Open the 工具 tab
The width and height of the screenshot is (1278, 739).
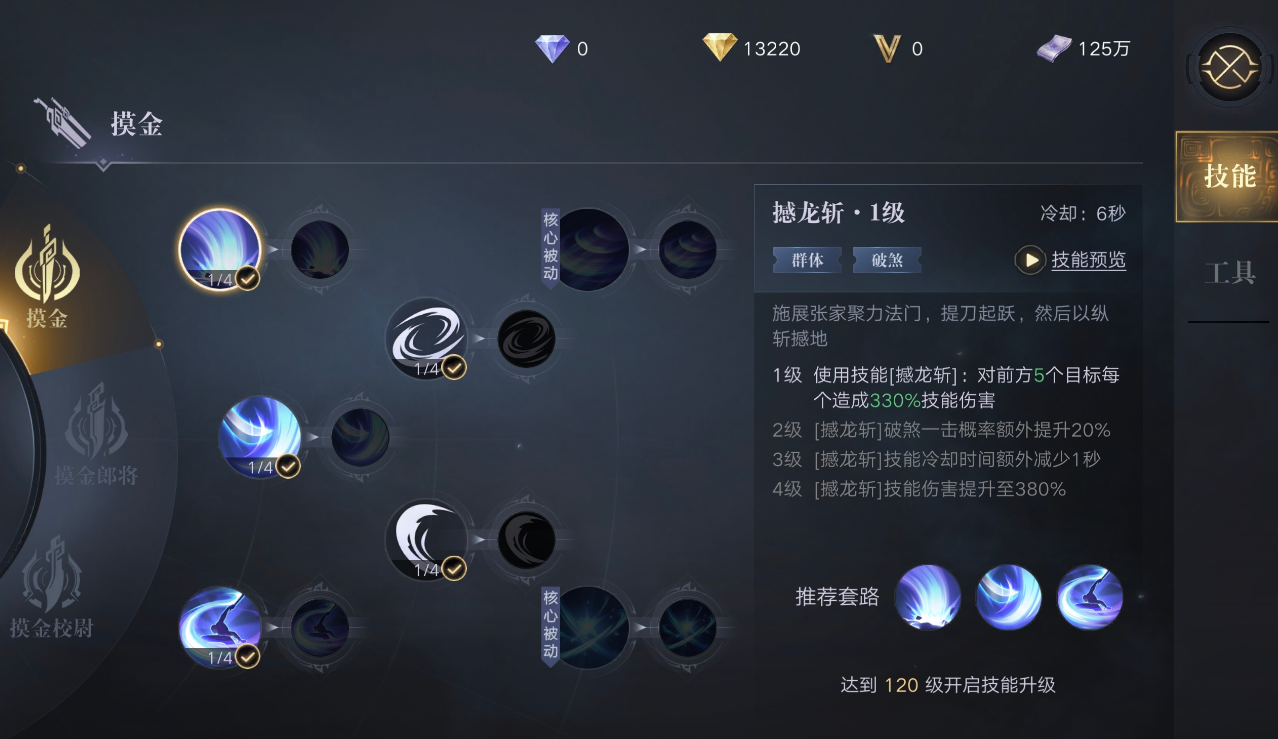pos(1229,271)
